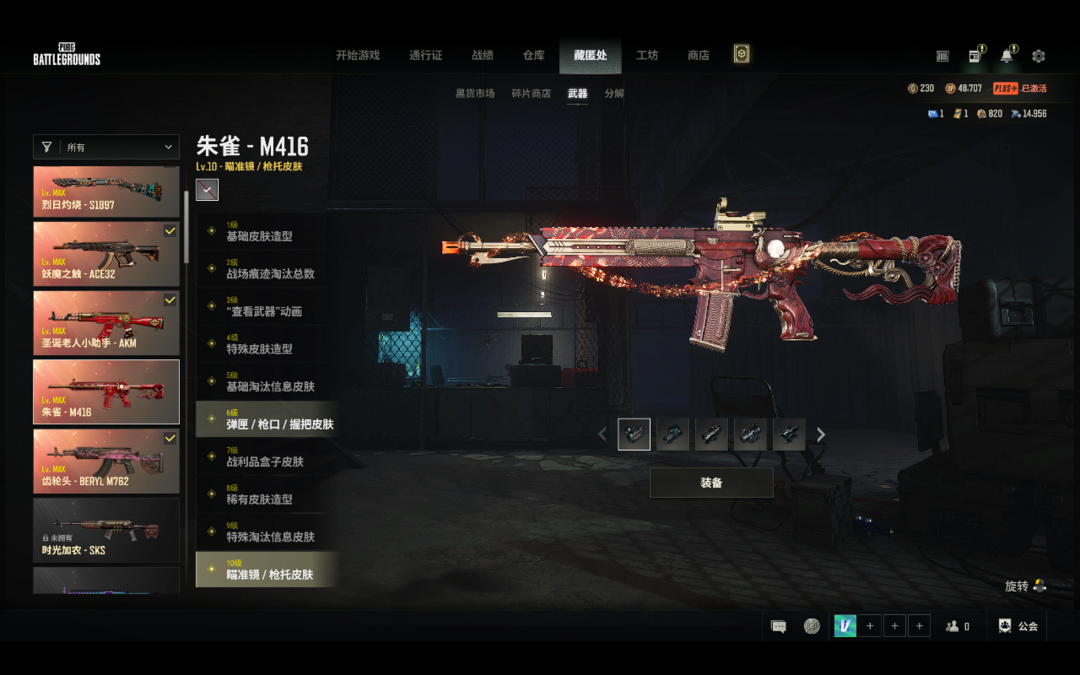This screenshot has width=1080, height=675.
Task: Open the 公会 guild panel
Action: 1018,626
